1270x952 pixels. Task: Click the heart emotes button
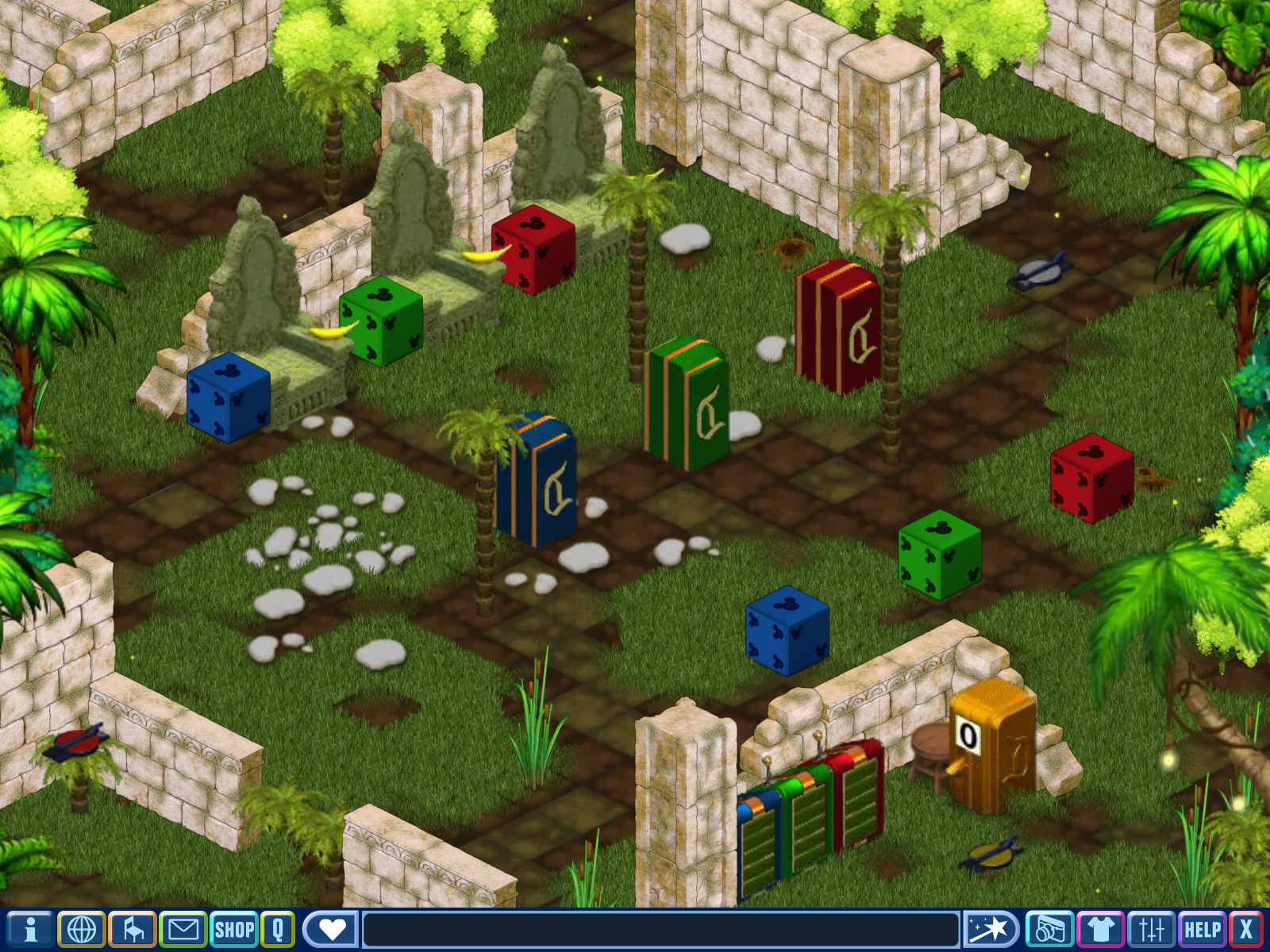click(x=331, y=929)
